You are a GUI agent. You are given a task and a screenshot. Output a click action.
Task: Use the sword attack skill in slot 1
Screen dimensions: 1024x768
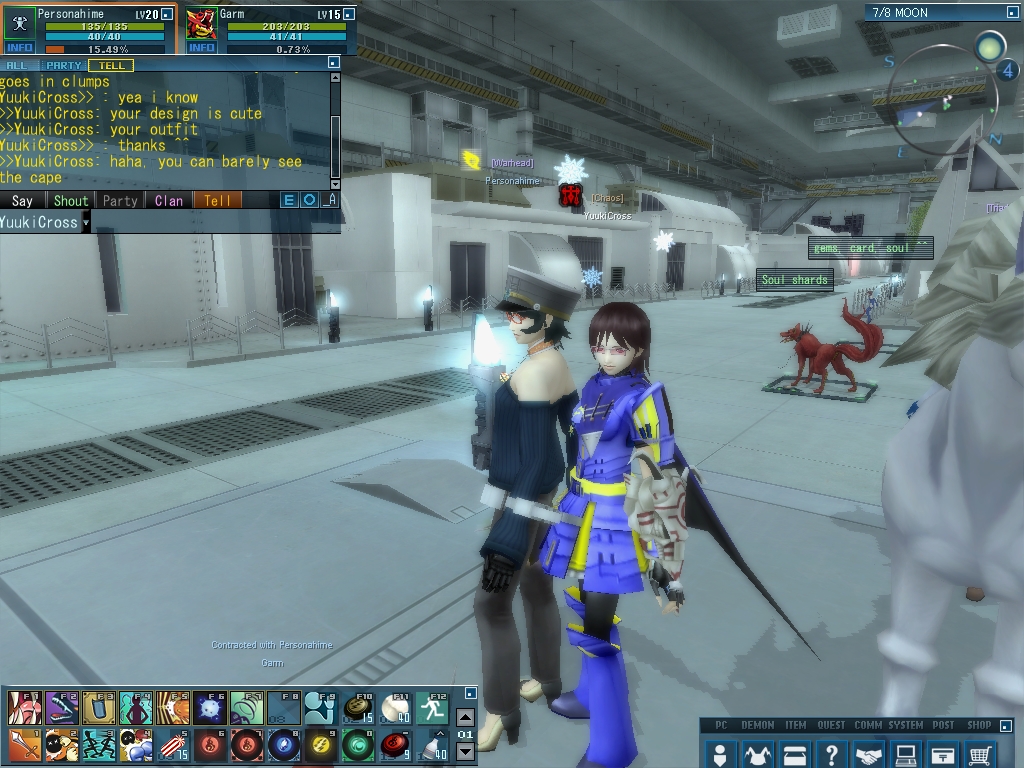point(23,745)
